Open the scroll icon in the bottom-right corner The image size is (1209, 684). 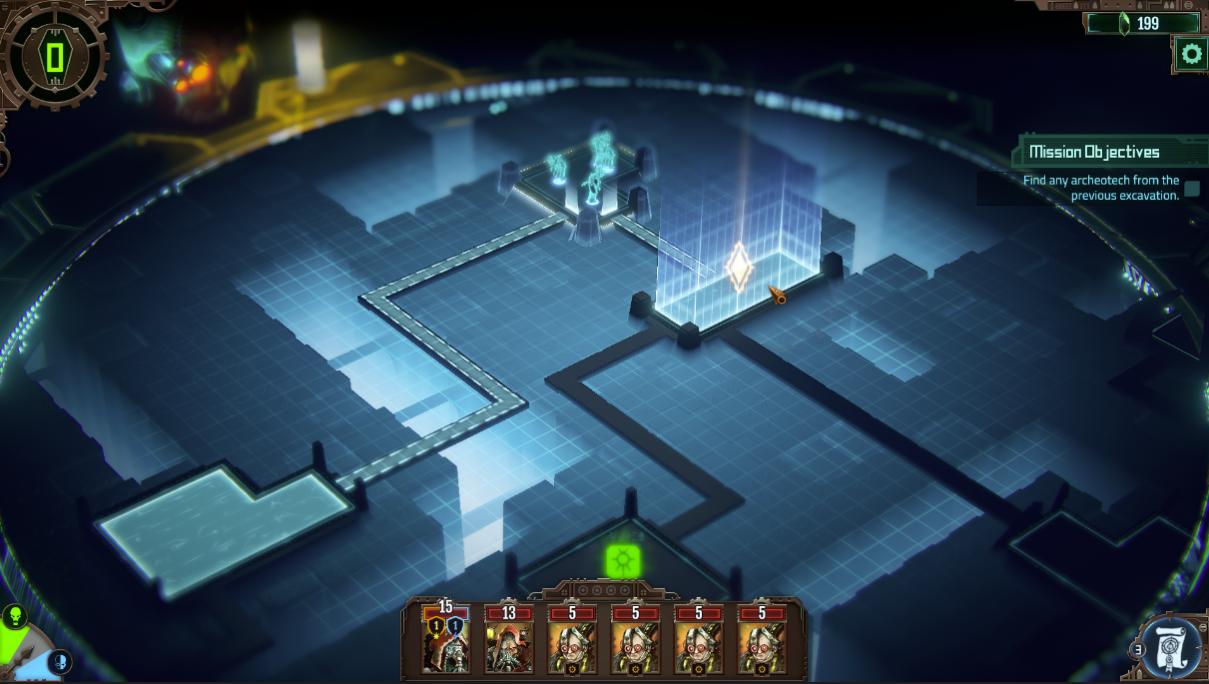point(1172,645)
